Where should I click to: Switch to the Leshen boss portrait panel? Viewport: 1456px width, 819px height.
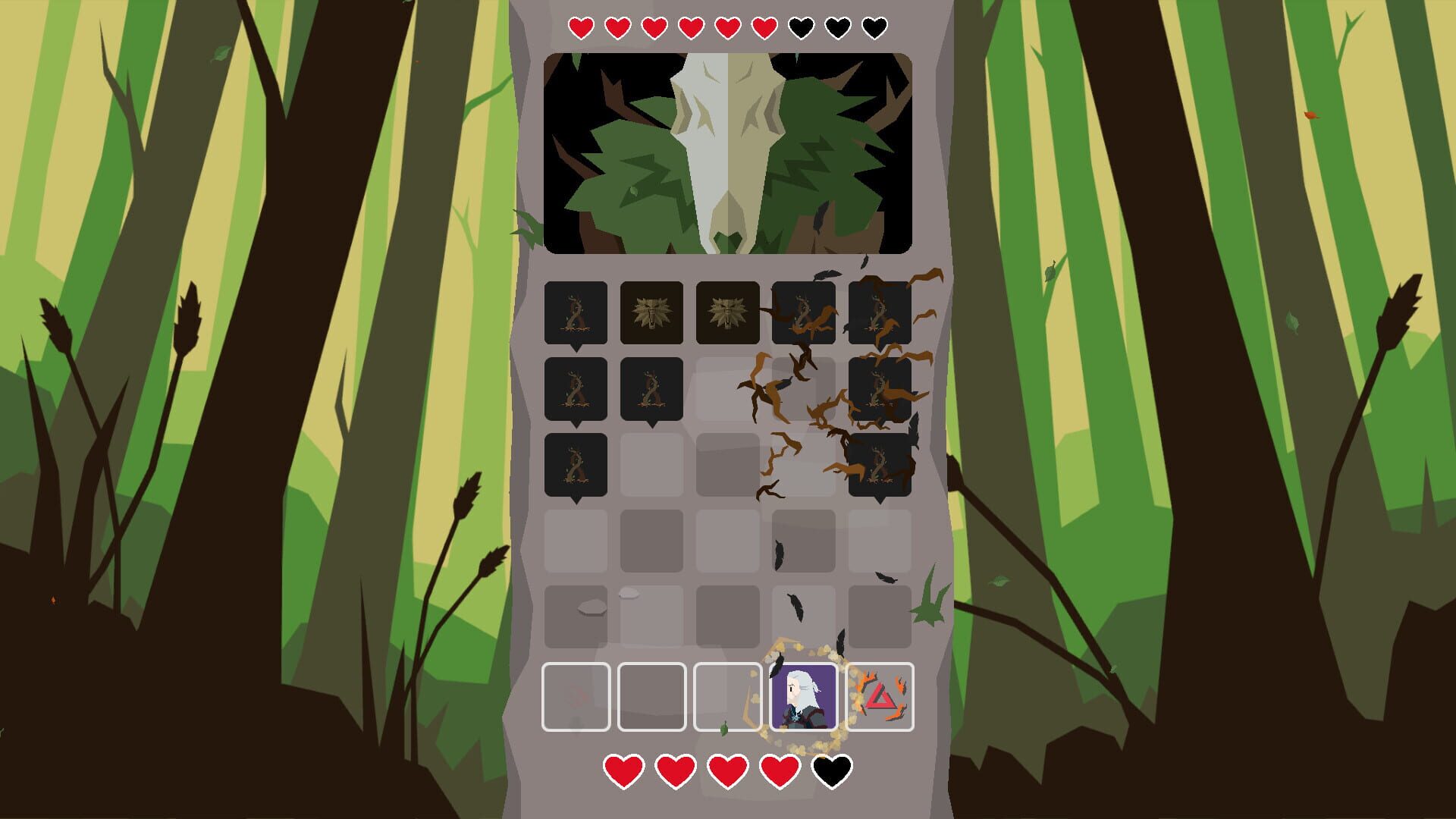(x=728, y=152)
